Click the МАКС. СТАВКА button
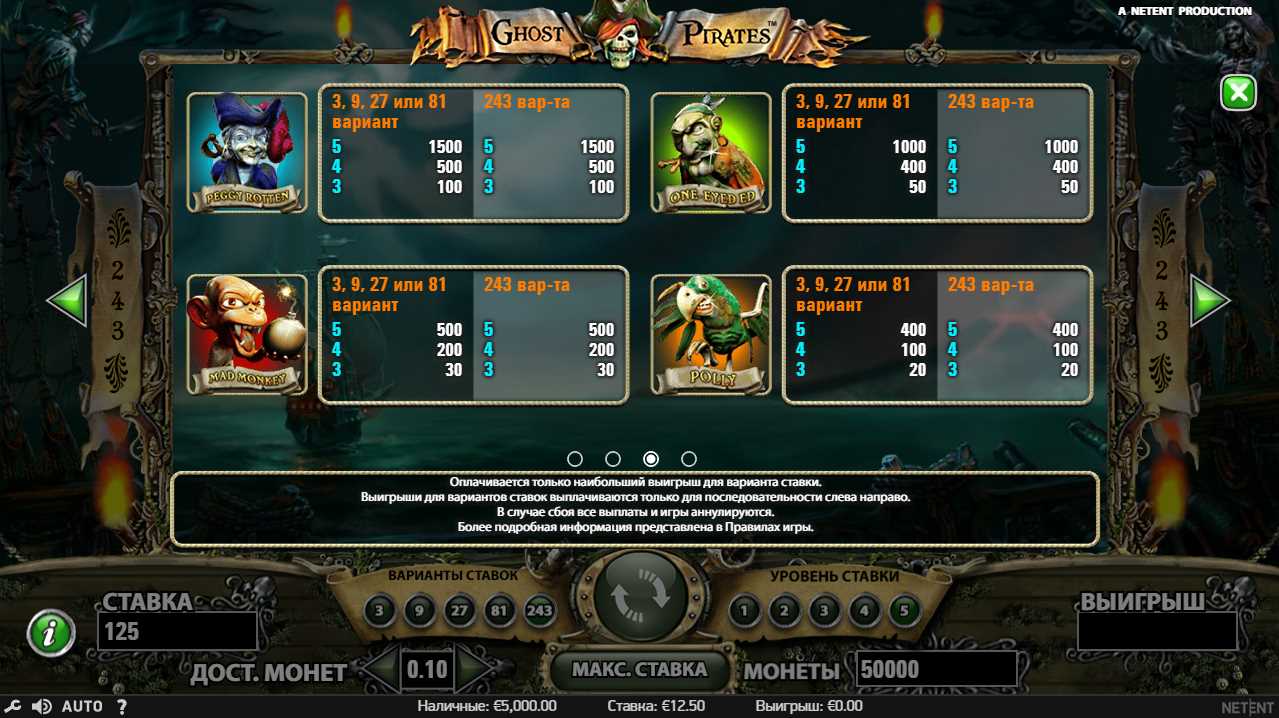1279x718 pixels. pos(639,669)
